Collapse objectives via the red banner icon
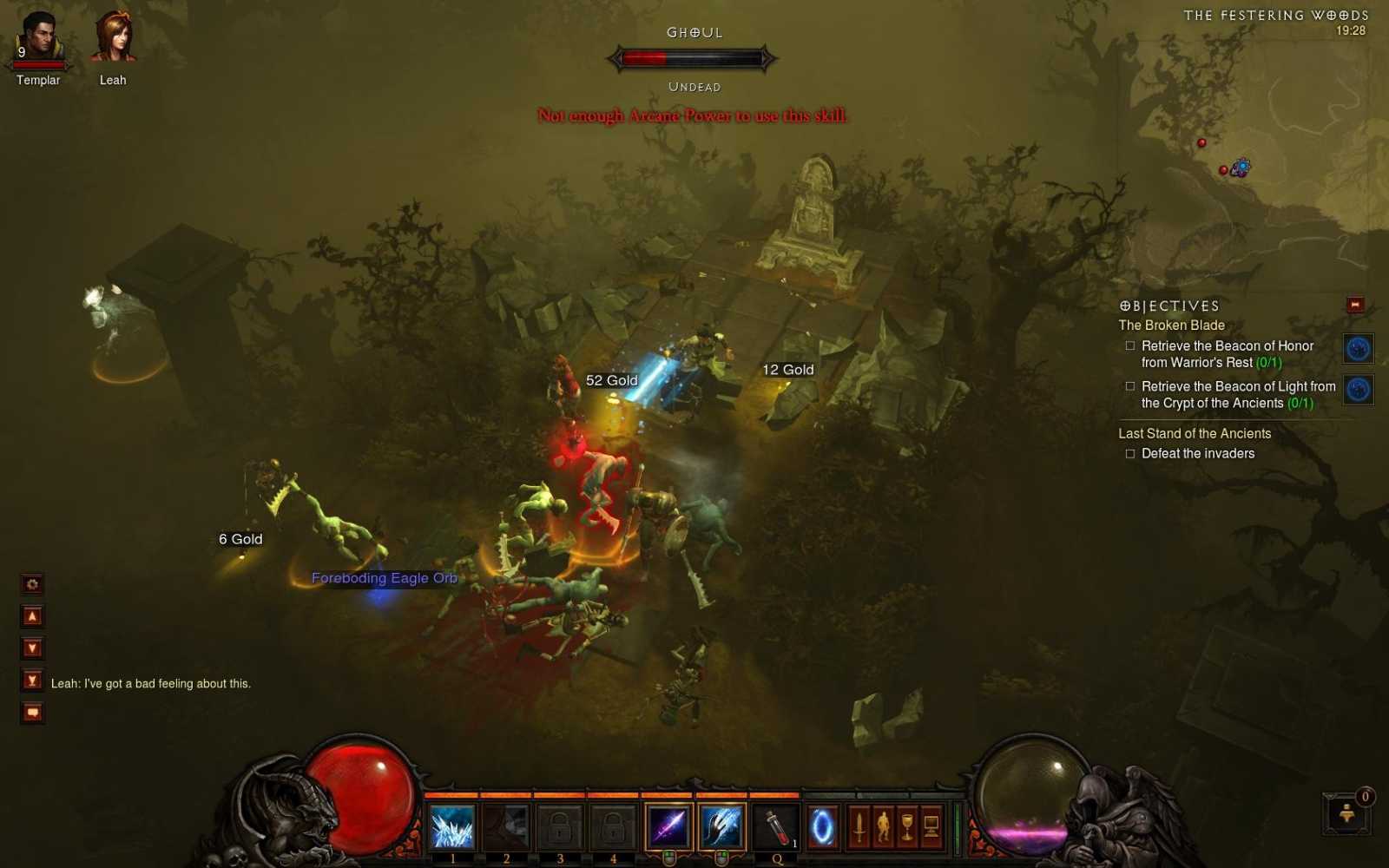 click(x=1353, y=305)
